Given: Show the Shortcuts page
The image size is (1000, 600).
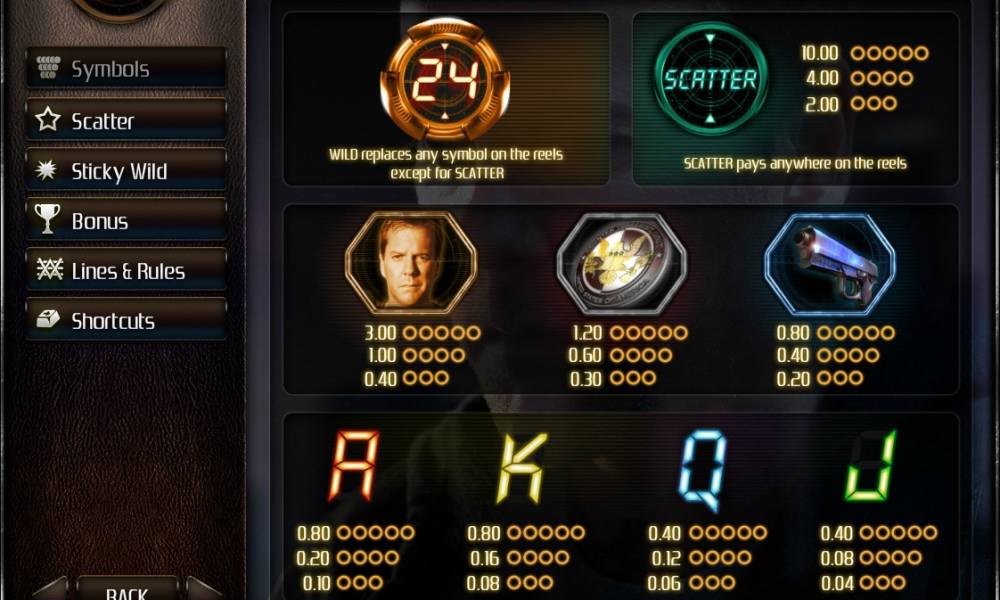Looking at the screenshot, I should click(125, 321).
